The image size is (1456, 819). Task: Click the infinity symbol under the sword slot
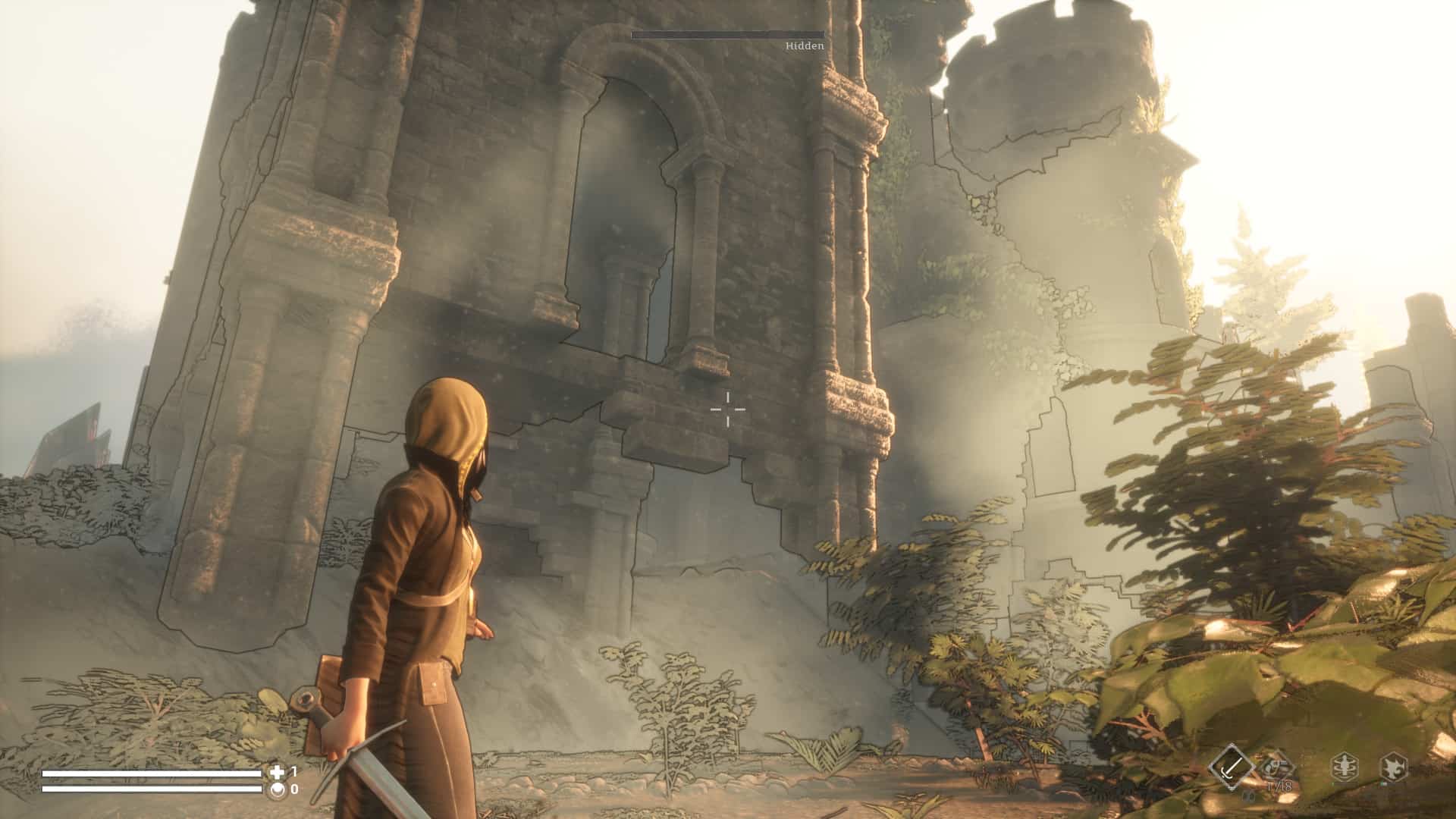(1249, 796)
